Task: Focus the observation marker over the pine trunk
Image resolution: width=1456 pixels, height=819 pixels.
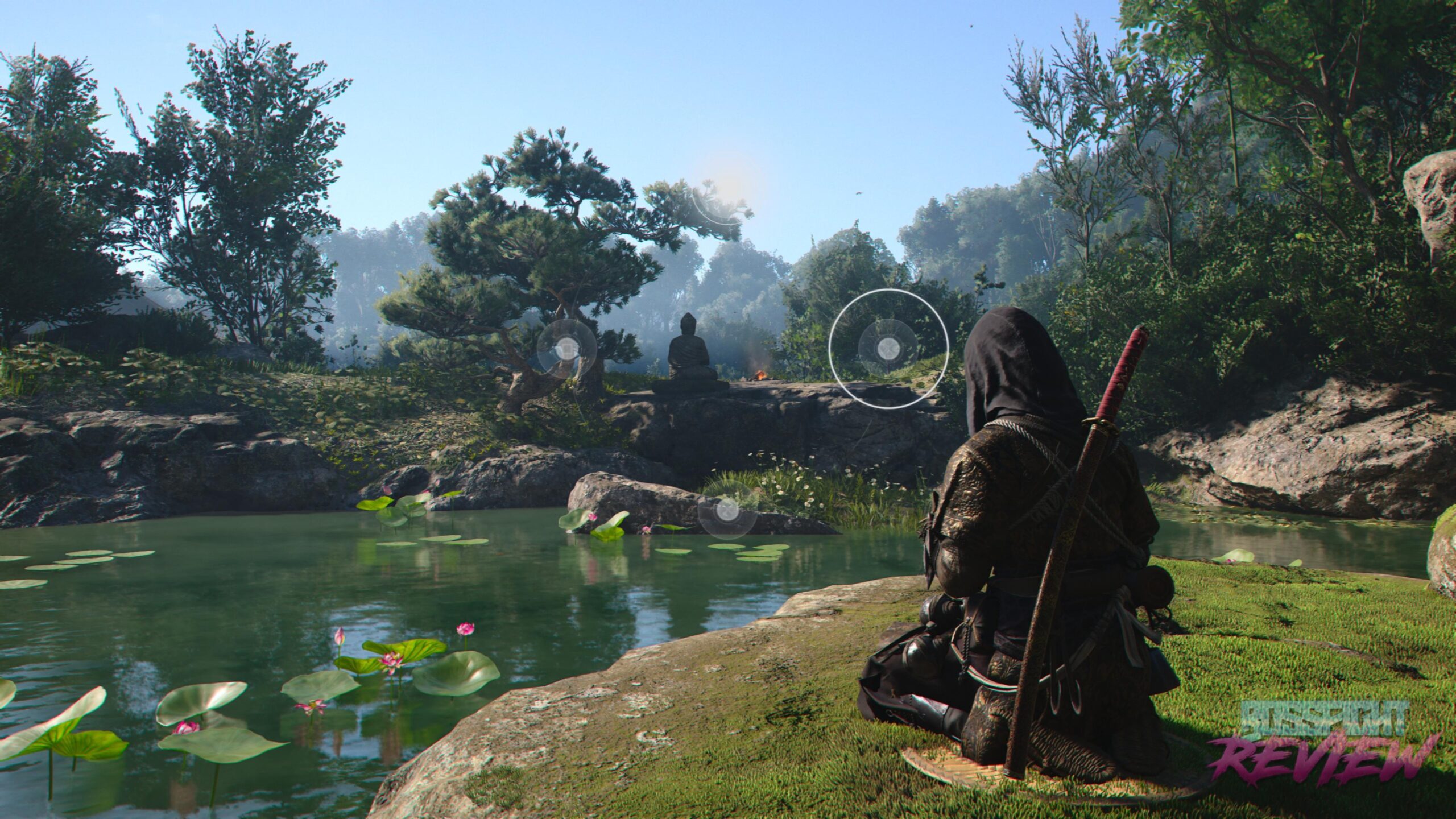Action: tap(566, 348)
